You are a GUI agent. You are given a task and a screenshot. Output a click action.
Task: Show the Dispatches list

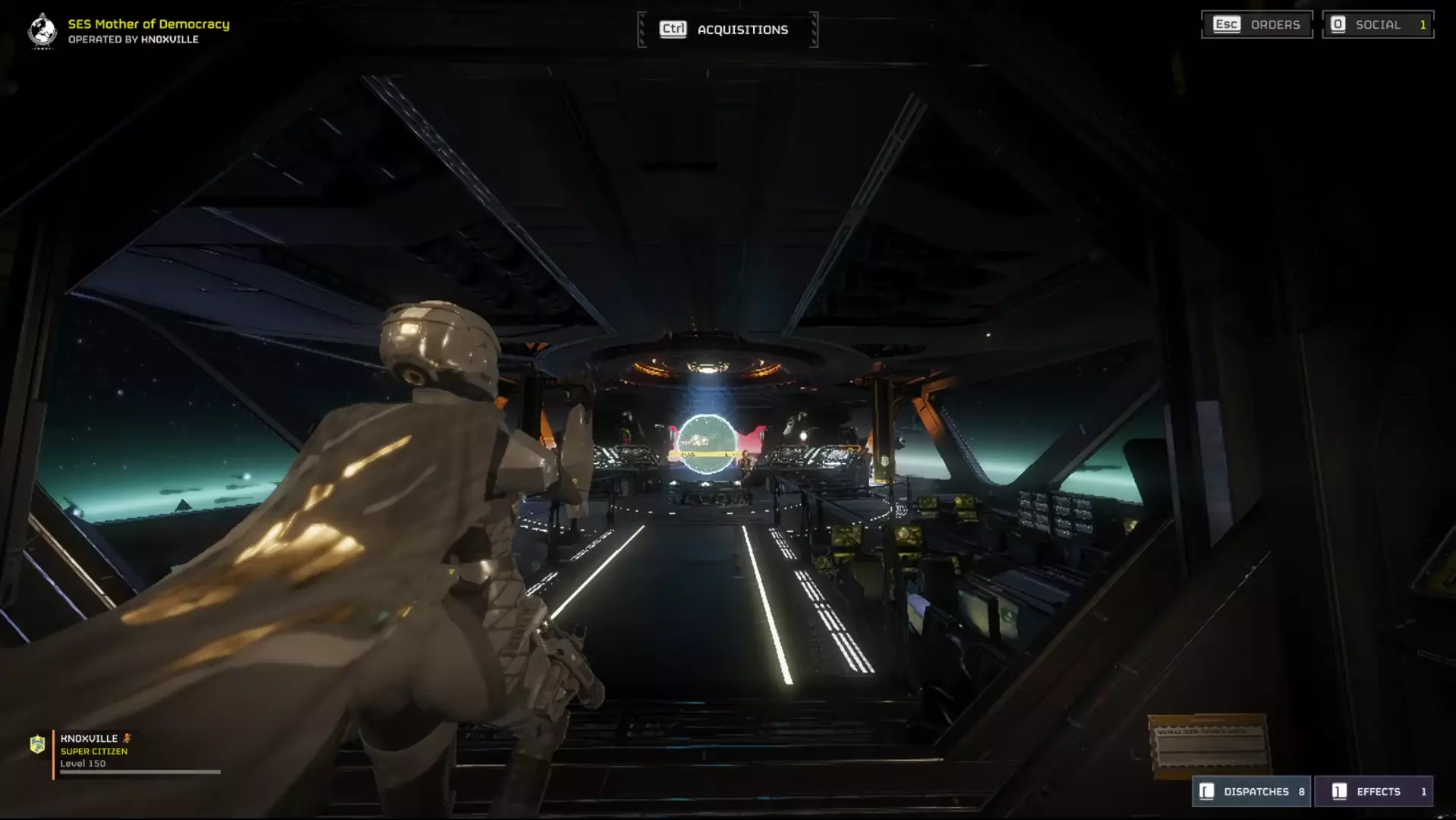[x=1251, y=791]
